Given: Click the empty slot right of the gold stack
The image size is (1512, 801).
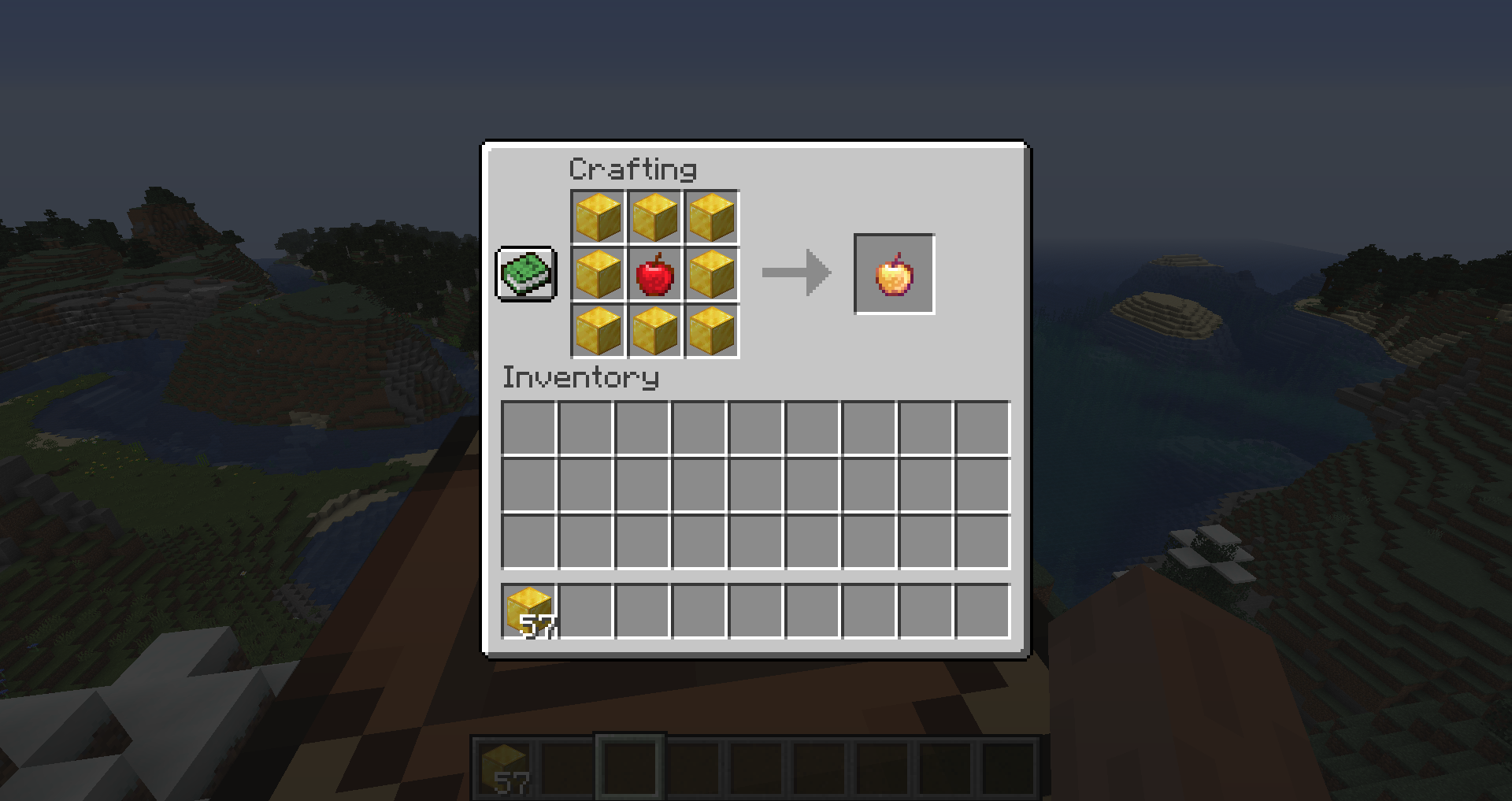Looking at the screenshot, I should pyautogui.click(x=586, y=609).
